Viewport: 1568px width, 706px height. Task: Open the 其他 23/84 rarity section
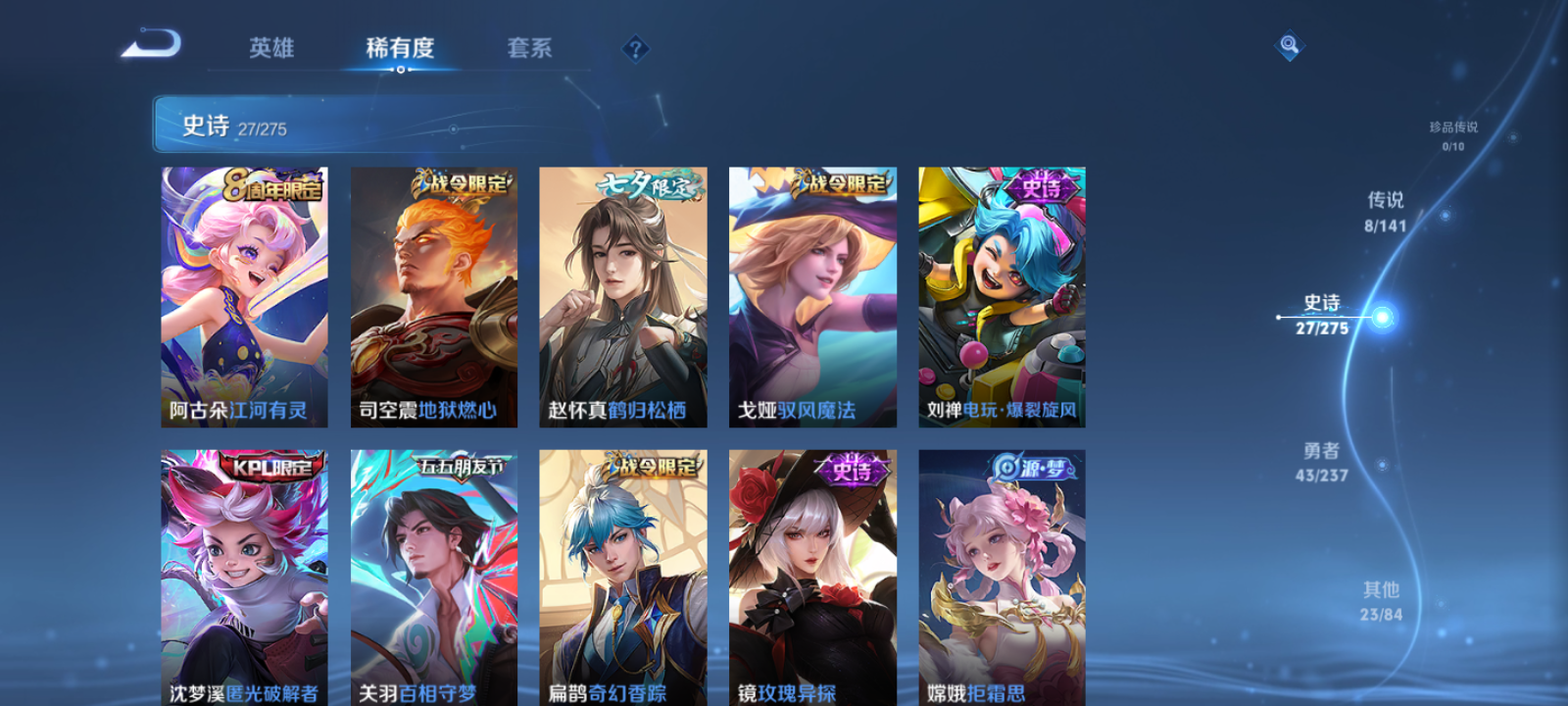[1380, 601]
